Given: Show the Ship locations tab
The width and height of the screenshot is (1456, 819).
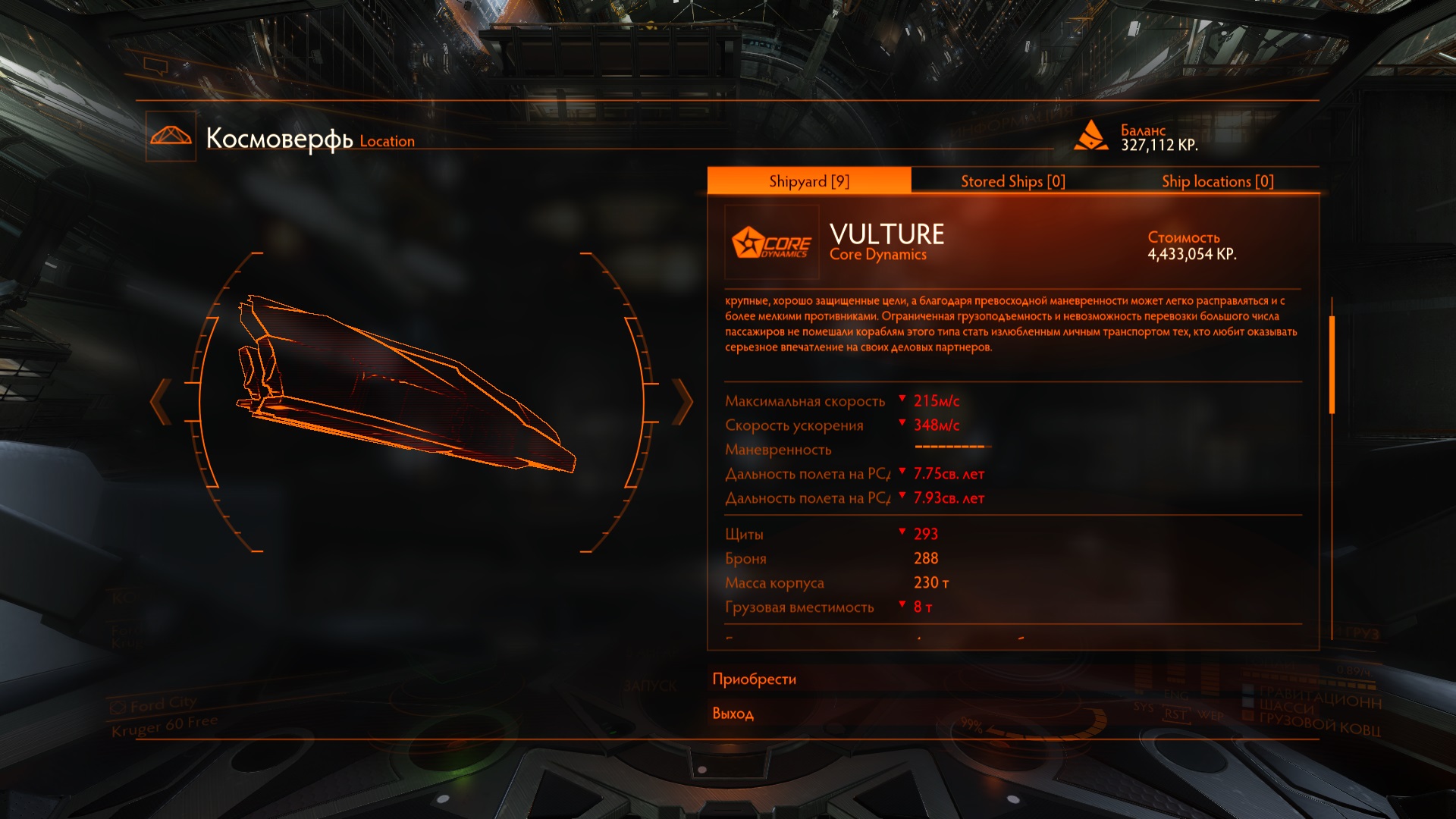Looking at the screenshot, I should 1217,181.
